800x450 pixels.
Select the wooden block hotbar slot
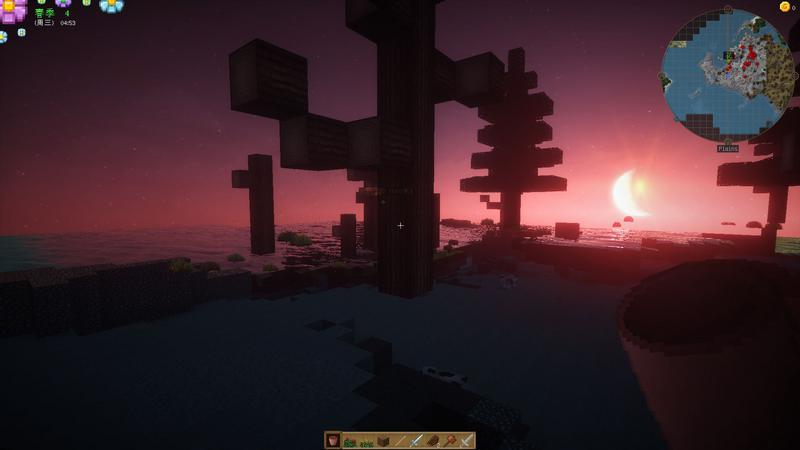pos(383,440)
